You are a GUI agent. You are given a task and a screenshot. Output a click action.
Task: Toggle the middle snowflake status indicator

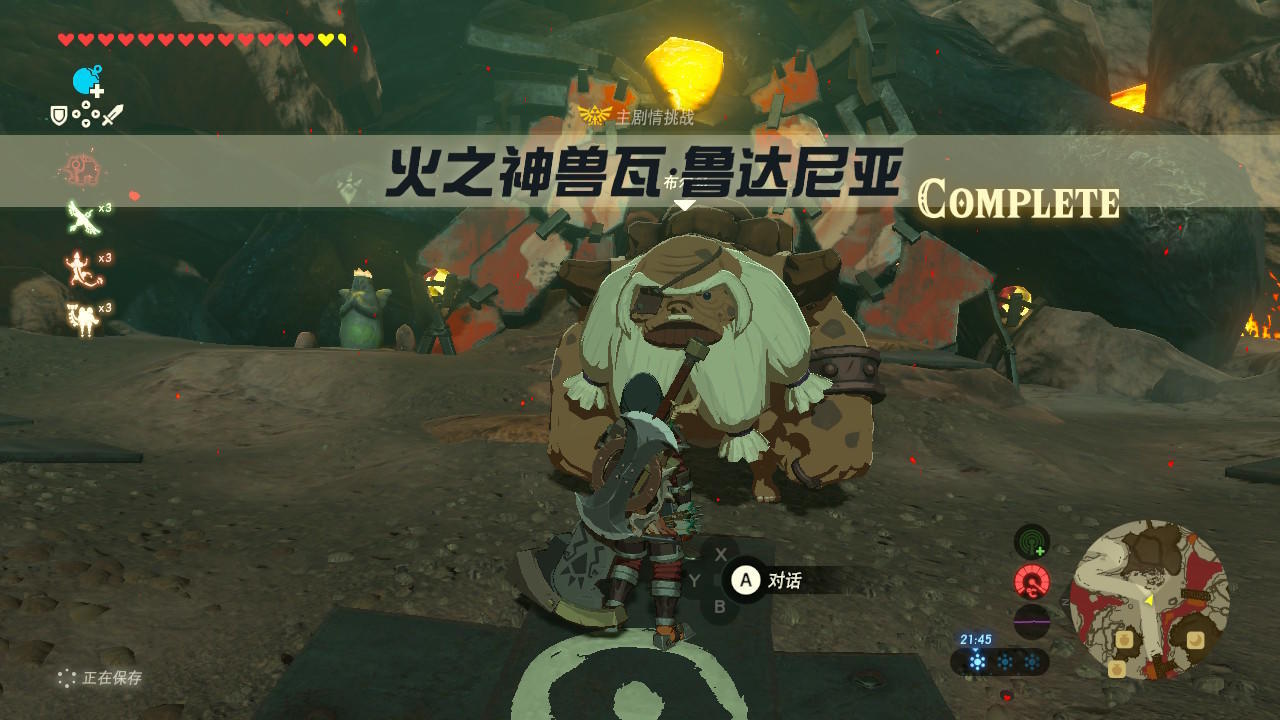(x=1006, y=661)
